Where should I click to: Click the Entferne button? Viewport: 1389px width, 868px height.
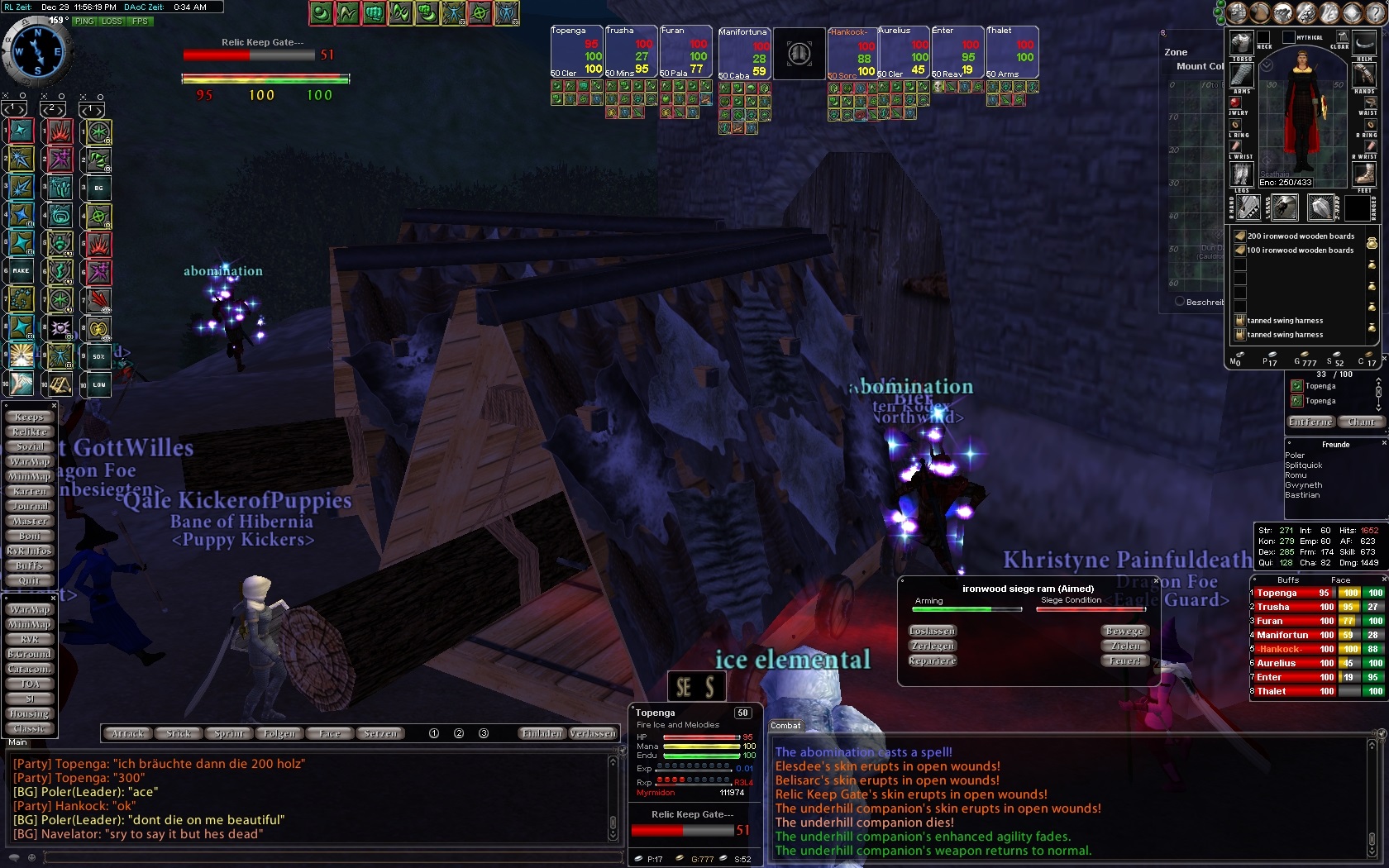tap(1310, 422)
